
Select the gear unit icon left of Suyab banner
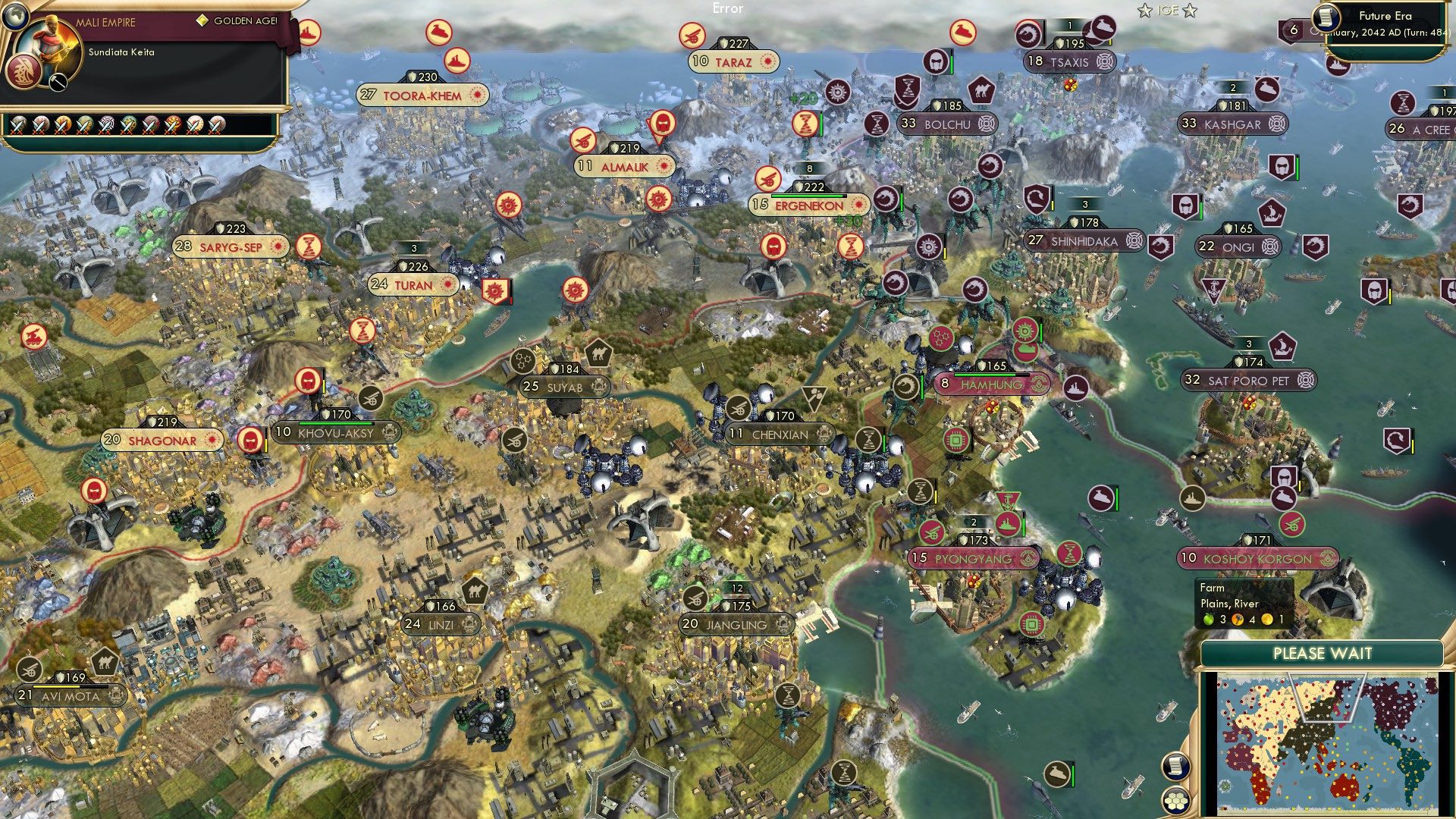click(522, 362)
